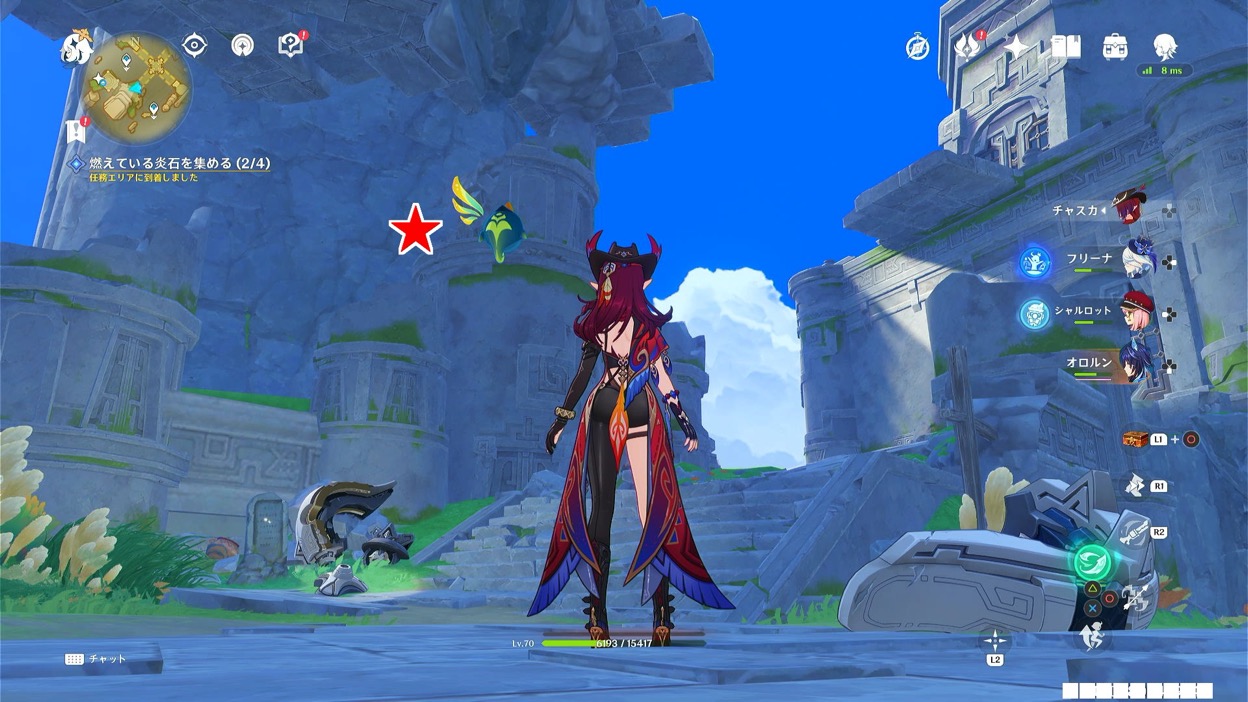The image size is (1248, 702).
Task: Open the quest bookmark with exclamation mark
Action: tap(75, 131)
